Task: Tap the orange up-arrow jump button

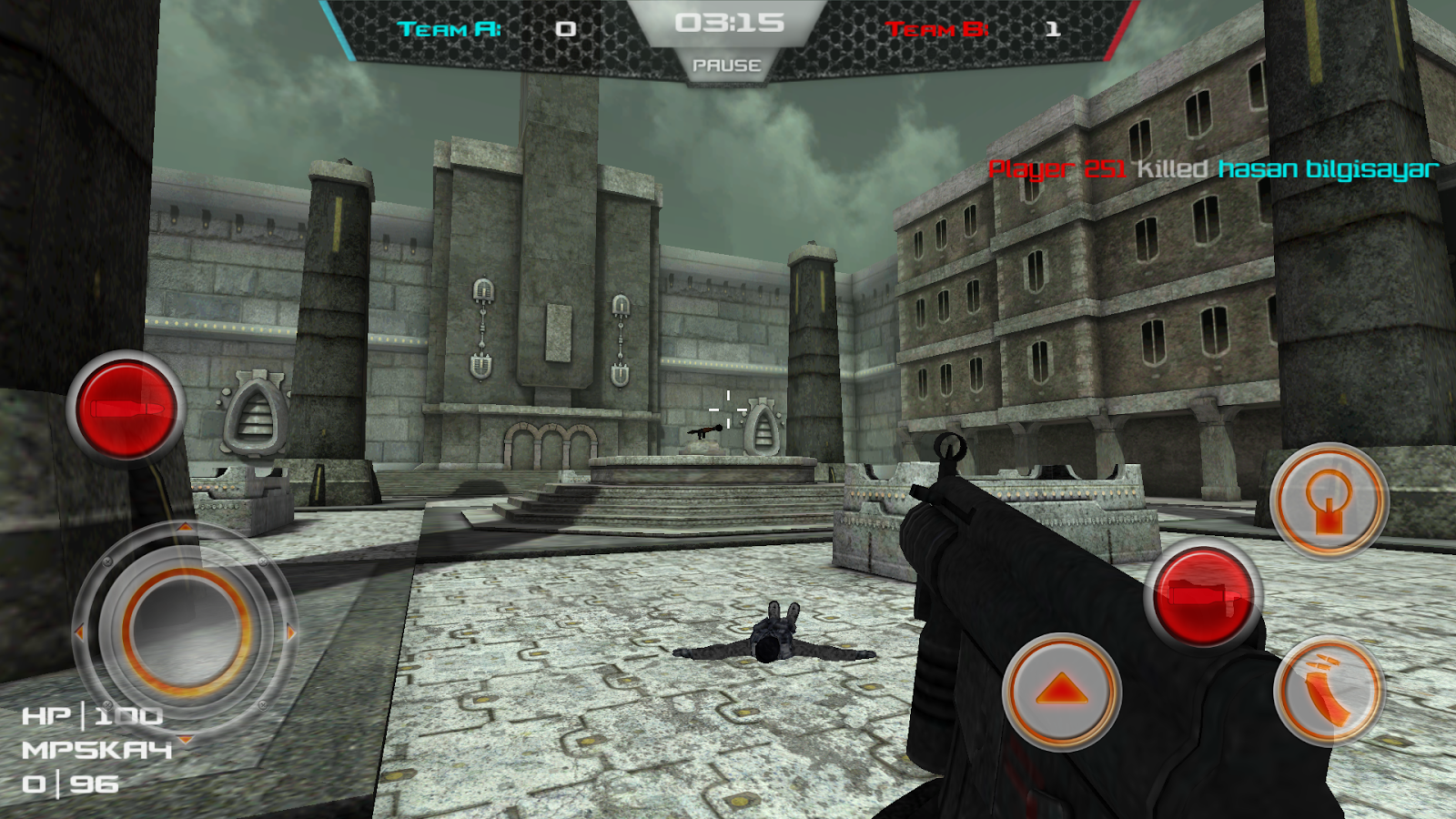Action: 1060,692
